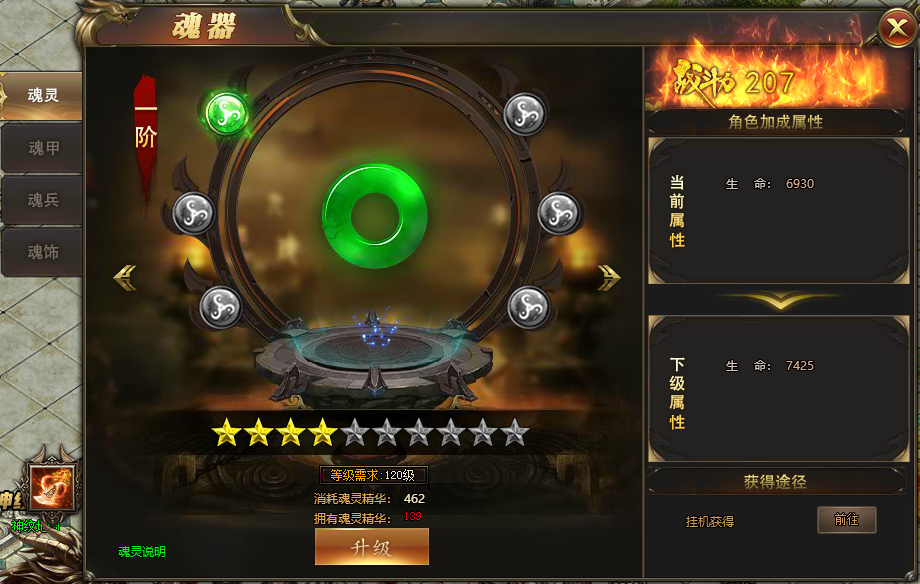Select the 魂兵 tab

[x=42, y=200]
